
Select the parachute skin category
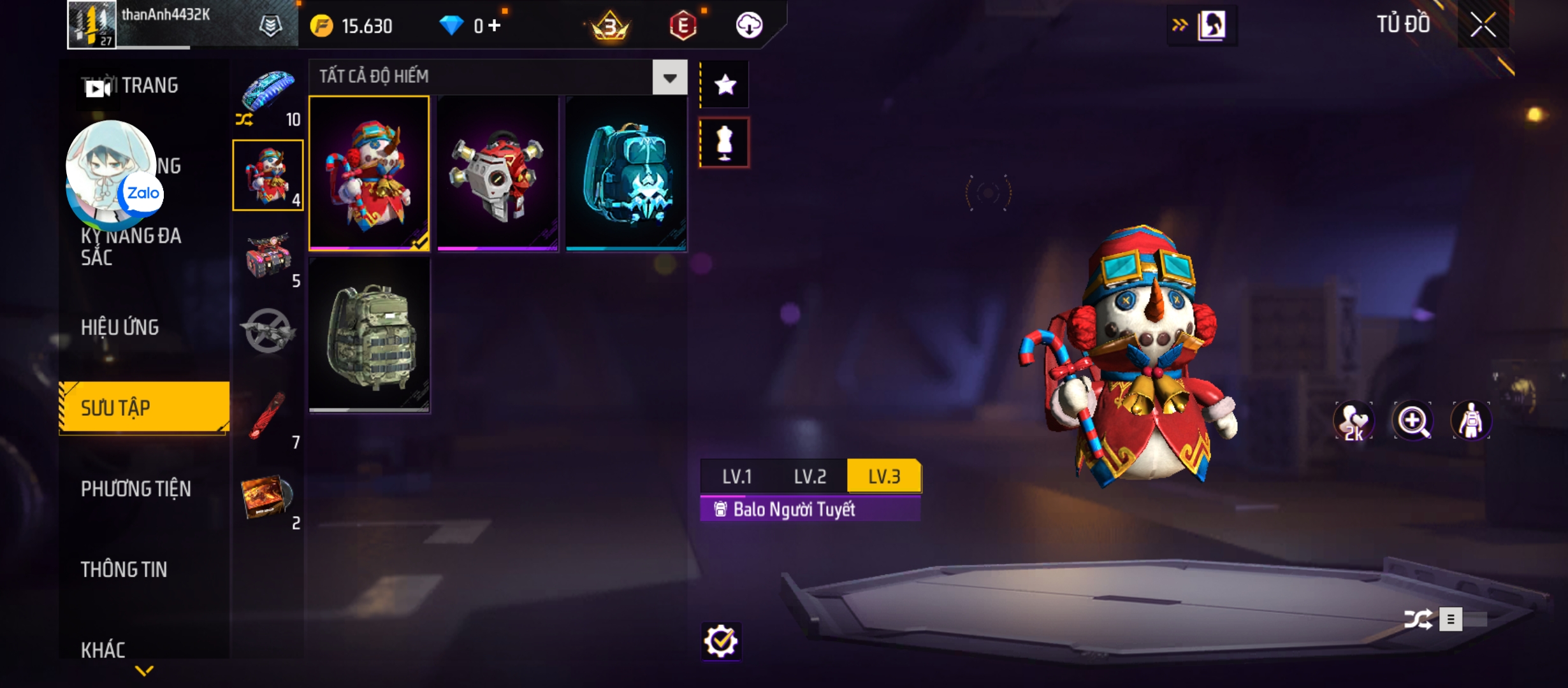[268, 92]
